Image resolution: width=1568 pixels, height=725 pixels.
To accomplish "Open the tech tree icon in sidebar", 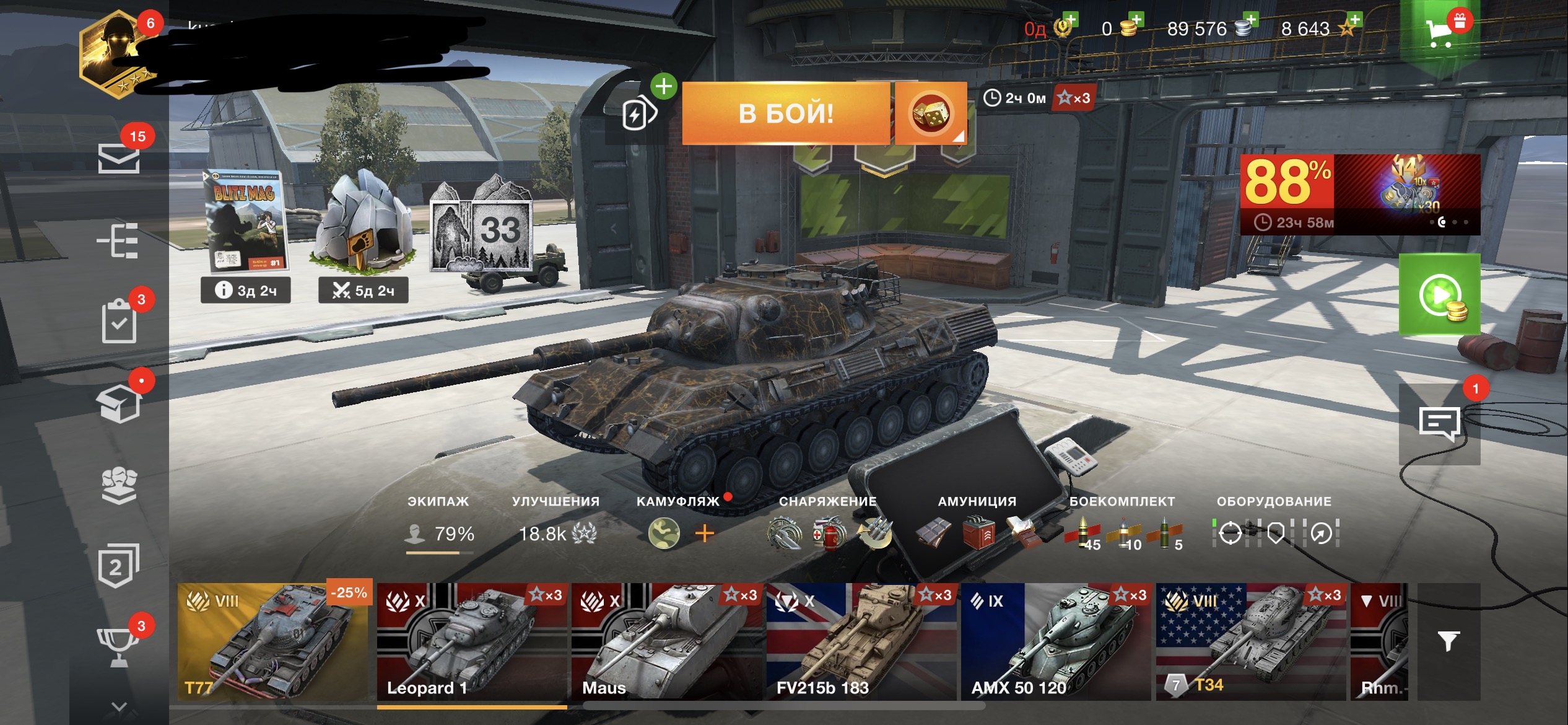I will [118, 240].
